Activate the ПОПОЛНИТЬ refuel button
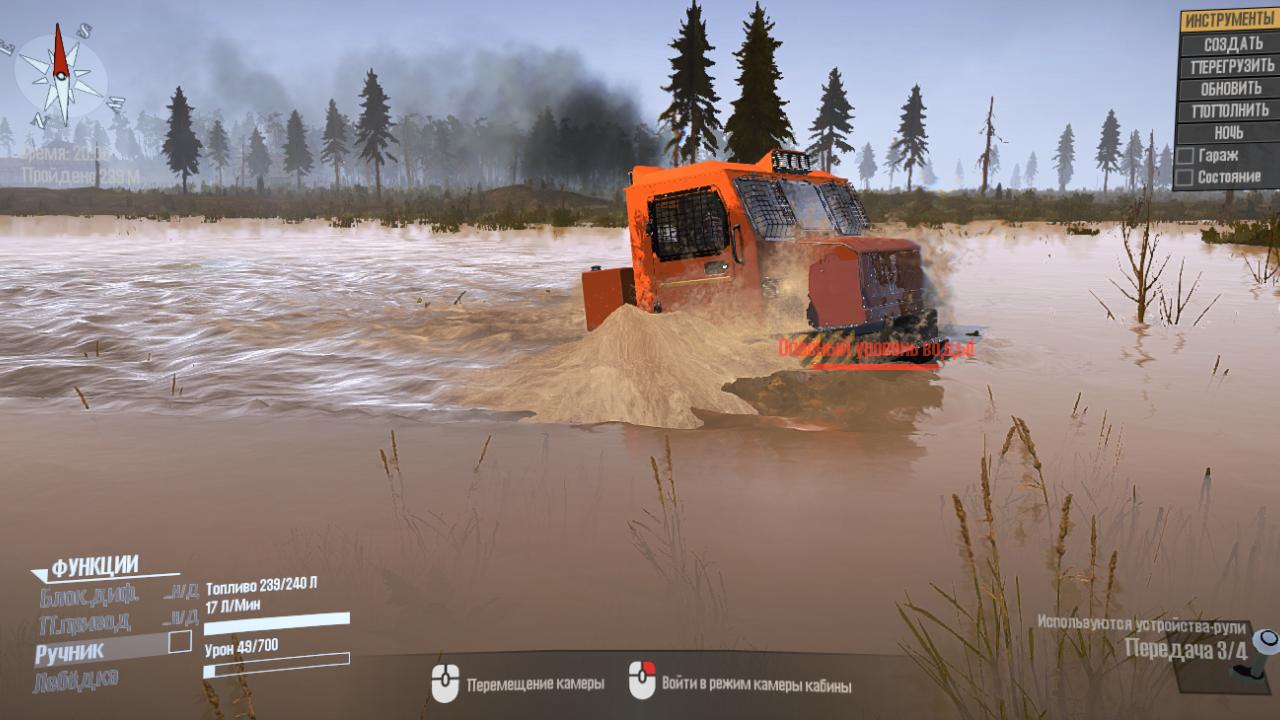Screen dimensions: 1280x720 [1231, 110]
